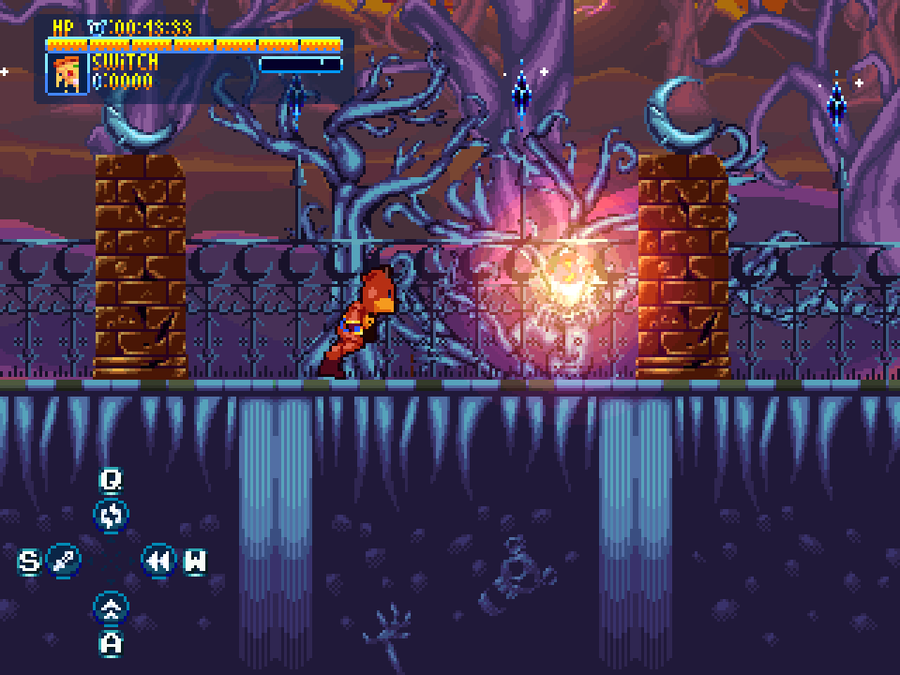Trigger the double-arrow dash icon
Viewport: 900px width, 675px height.
(x=157, y=560)
